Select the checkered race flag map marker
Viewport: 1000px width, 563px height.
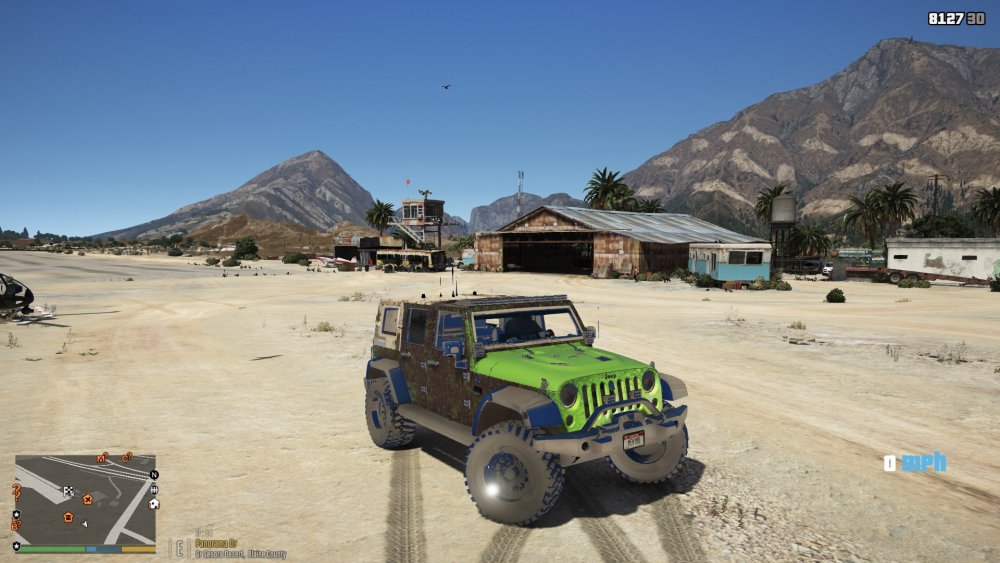click(68, 492)
